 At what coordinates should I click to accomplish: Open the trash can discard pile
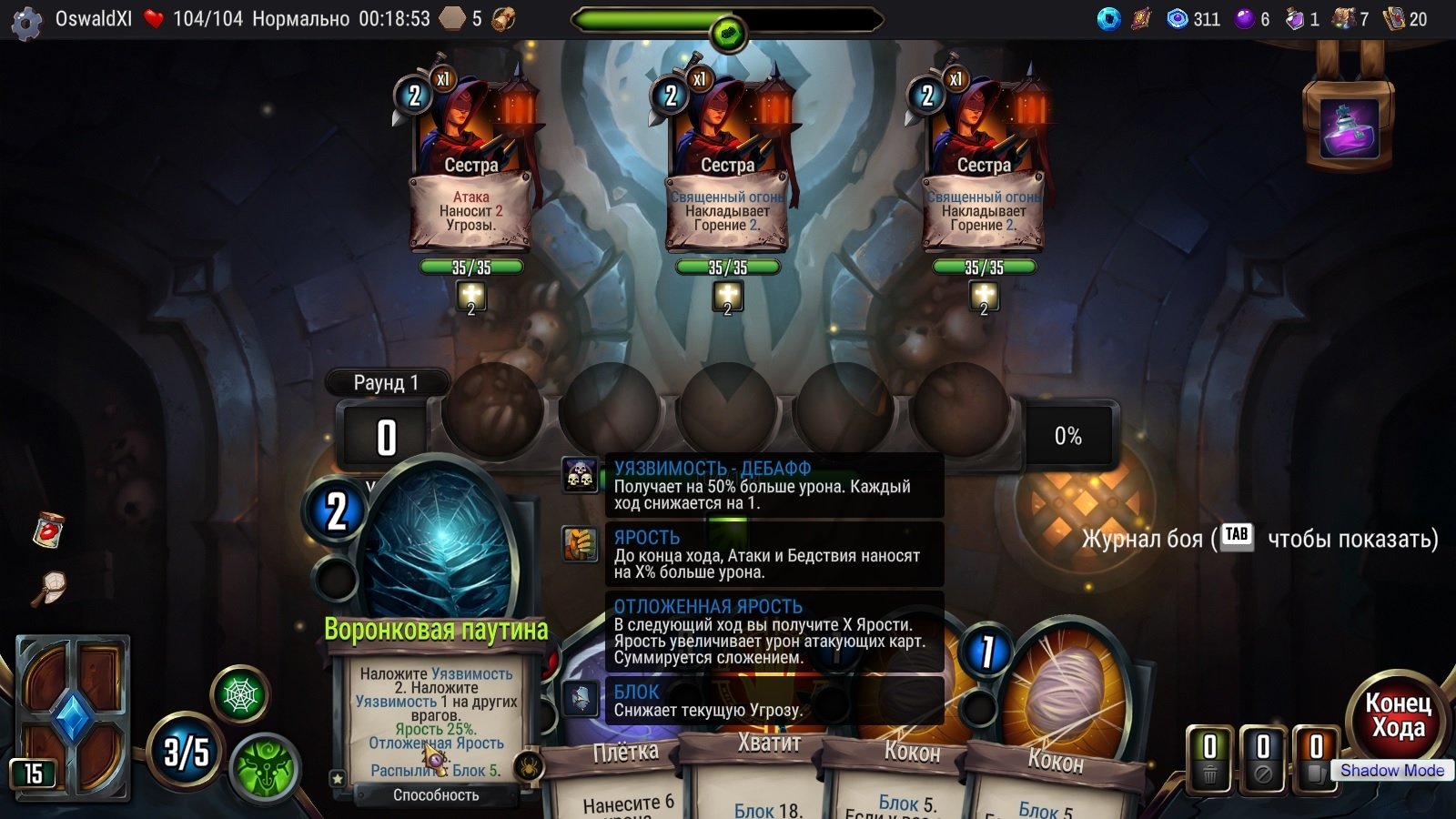tap(1209, 758)
